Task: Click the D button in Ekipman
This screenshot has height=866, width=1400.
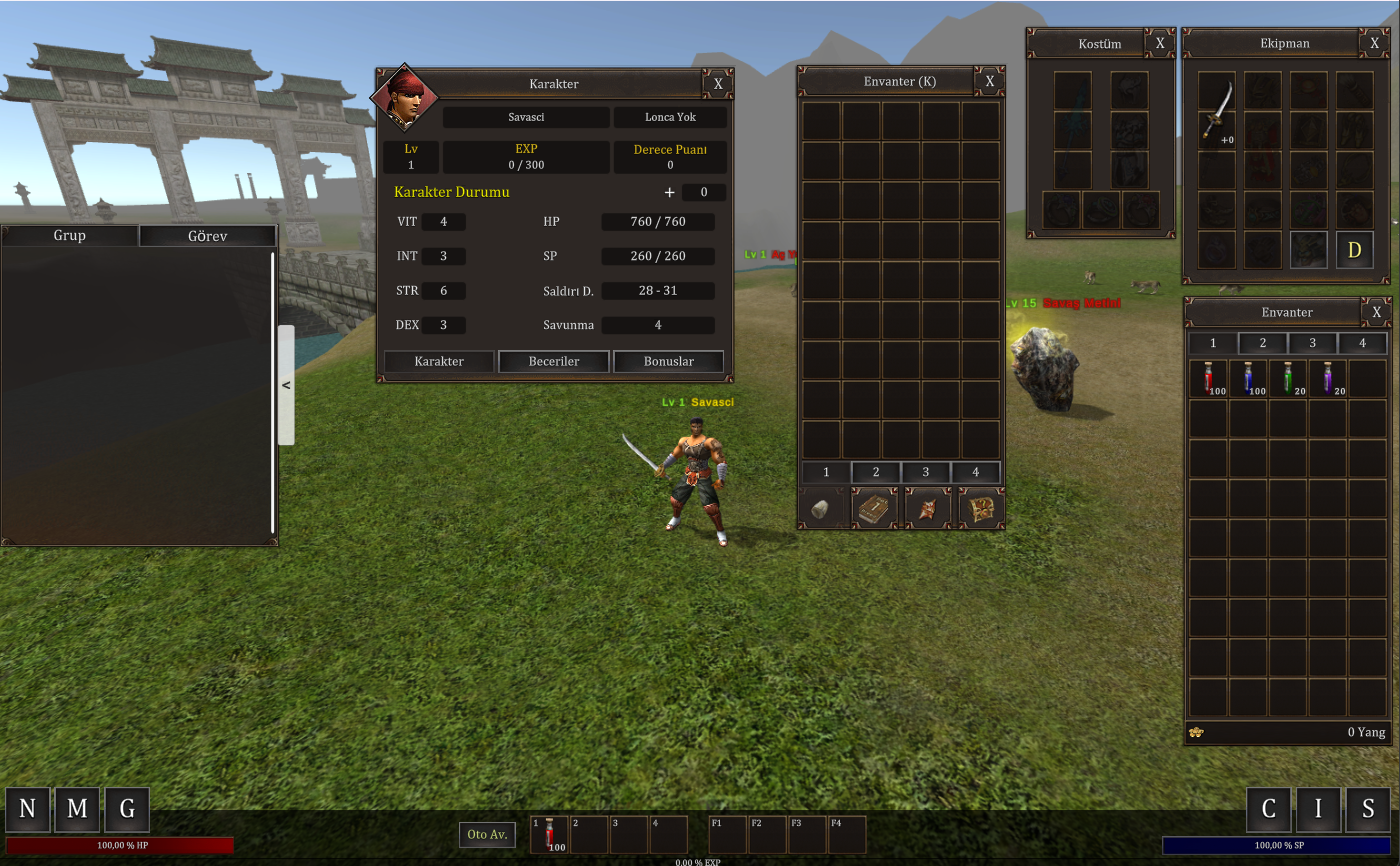Action: pos(1355,250)
